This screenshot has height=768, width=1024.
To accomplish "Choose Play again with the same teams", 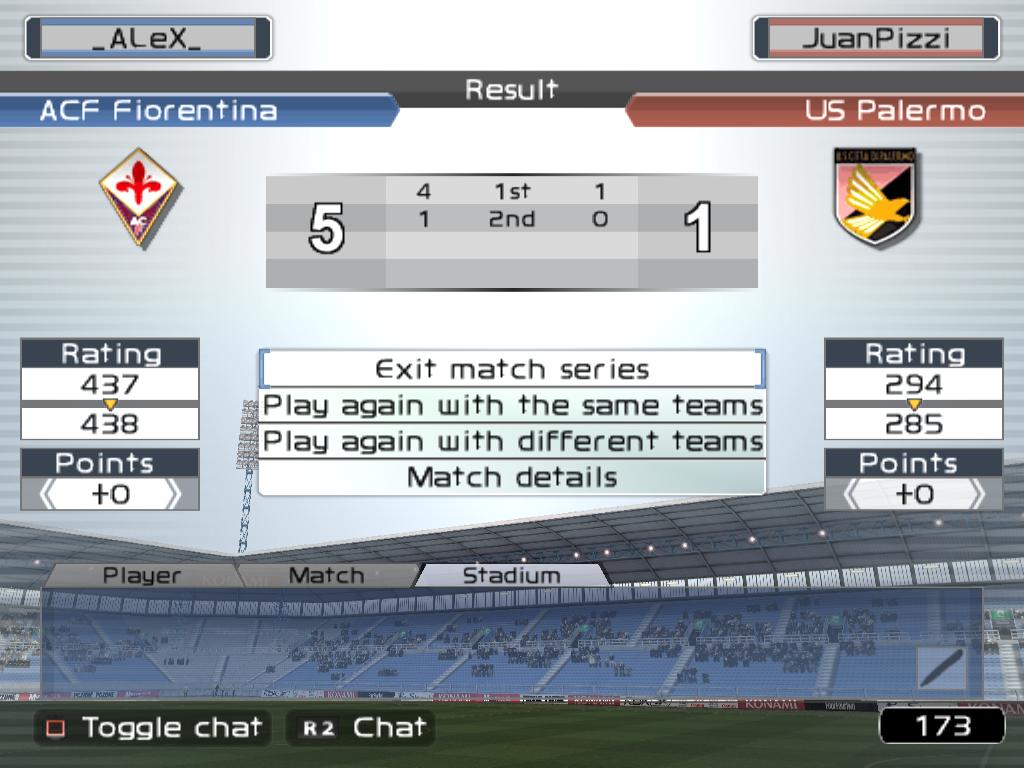I will point(512,406).
